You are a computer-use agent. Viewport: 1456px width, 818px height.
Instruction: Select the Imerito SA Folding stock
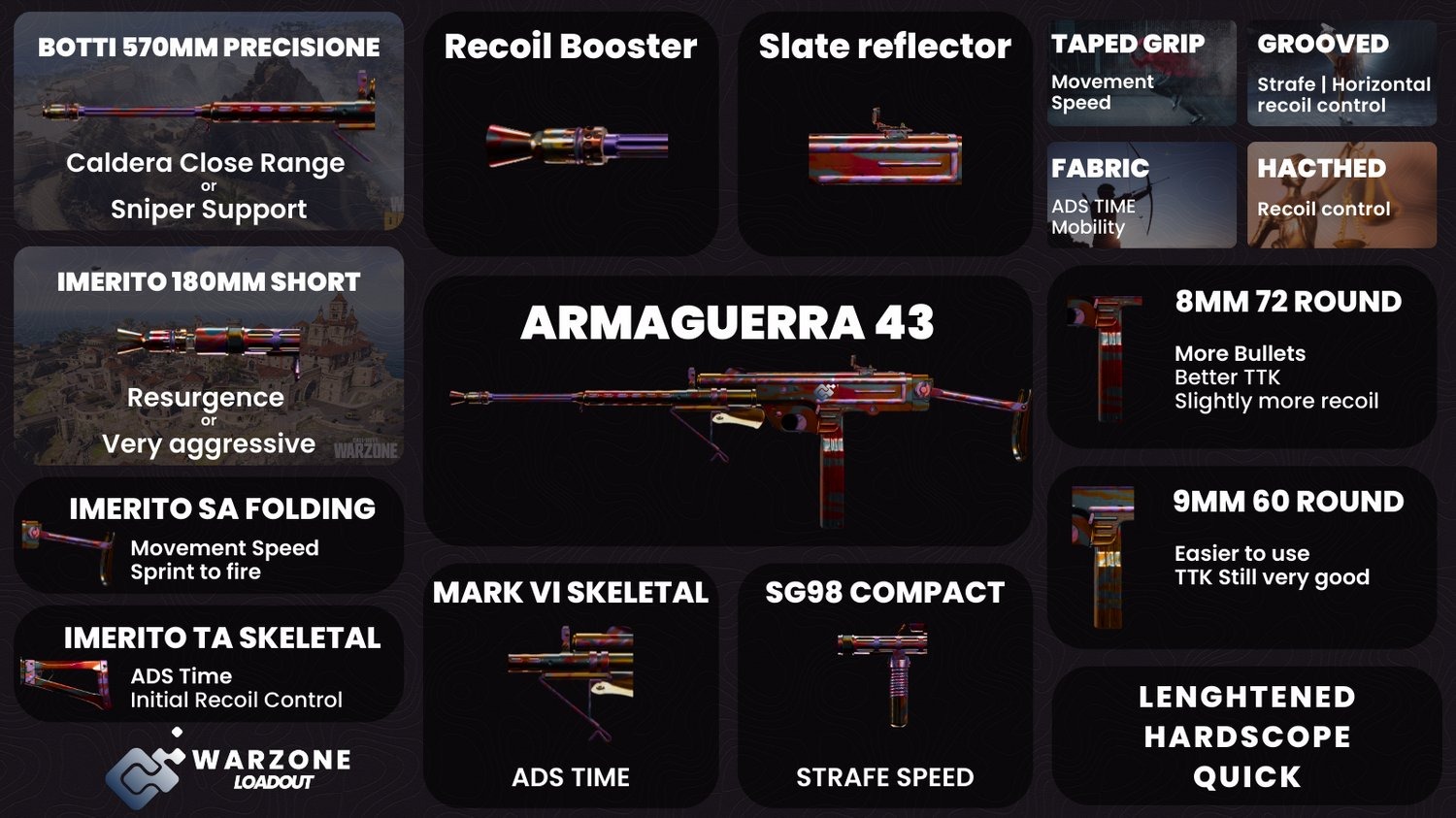(x=209, y=536)
